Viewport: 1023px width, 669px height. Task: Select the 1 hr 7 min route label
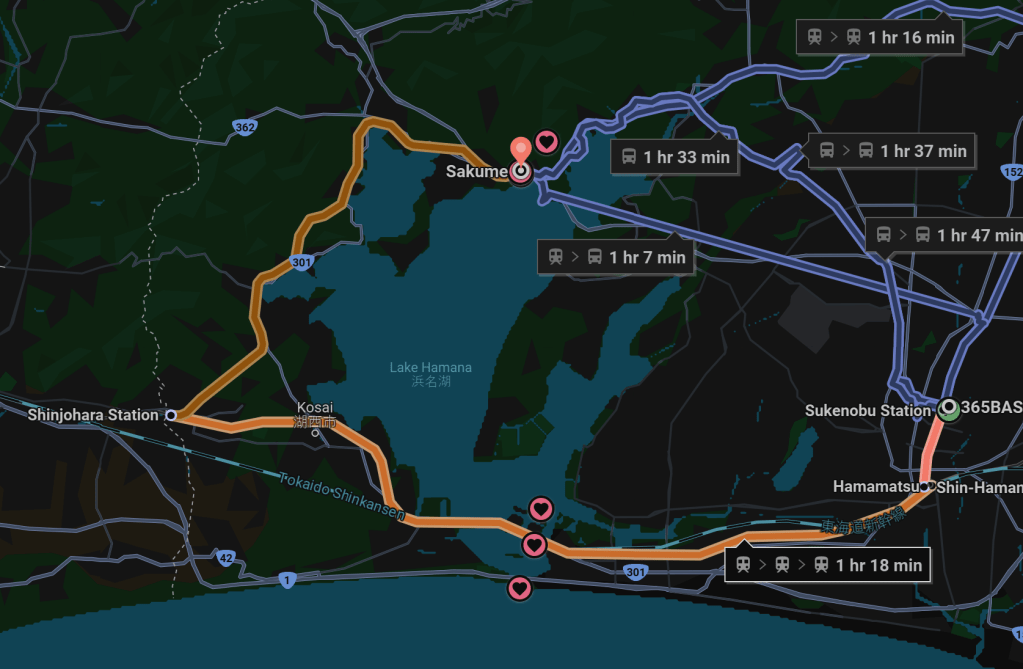pyautogui.click(x=616, y=257)
